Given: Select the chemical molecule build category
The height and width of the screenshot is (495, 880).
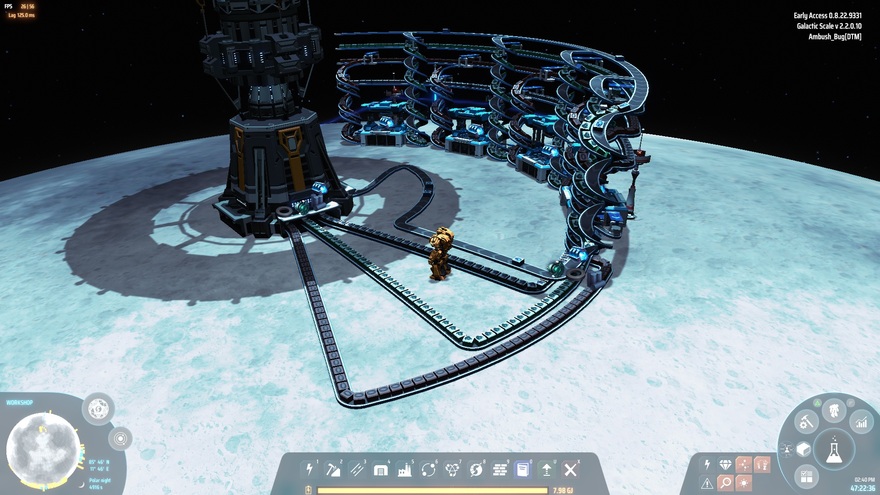Looking at the screenshot, I should (453, 469).
